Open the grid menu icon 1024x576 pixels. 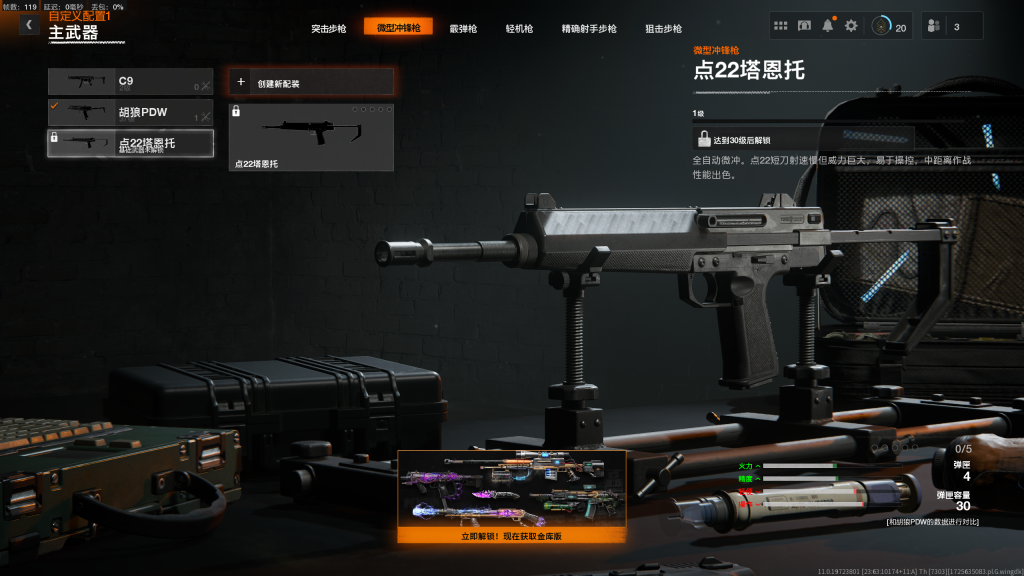point(782,26)
